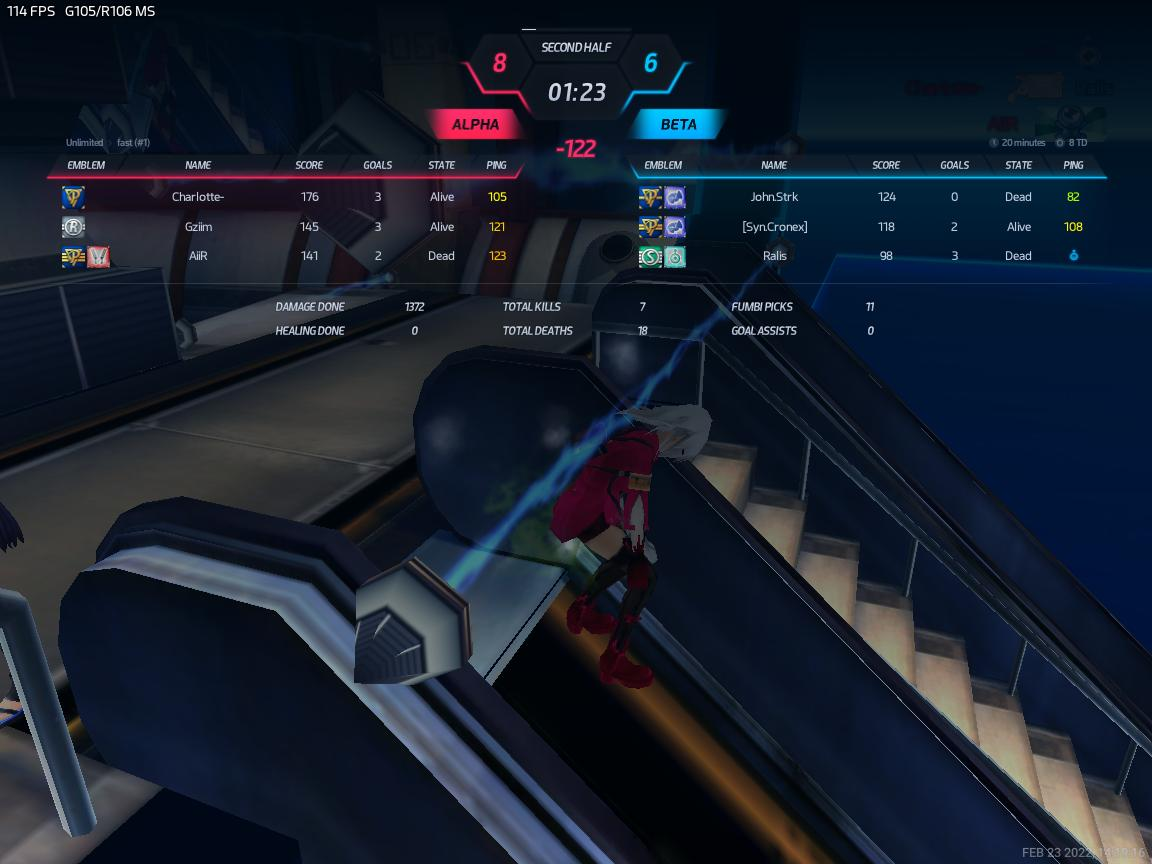The height and width of the screenshot is (864, 1152).
Task: Click the ALPHA team banner
Action: tap(475, 125)
